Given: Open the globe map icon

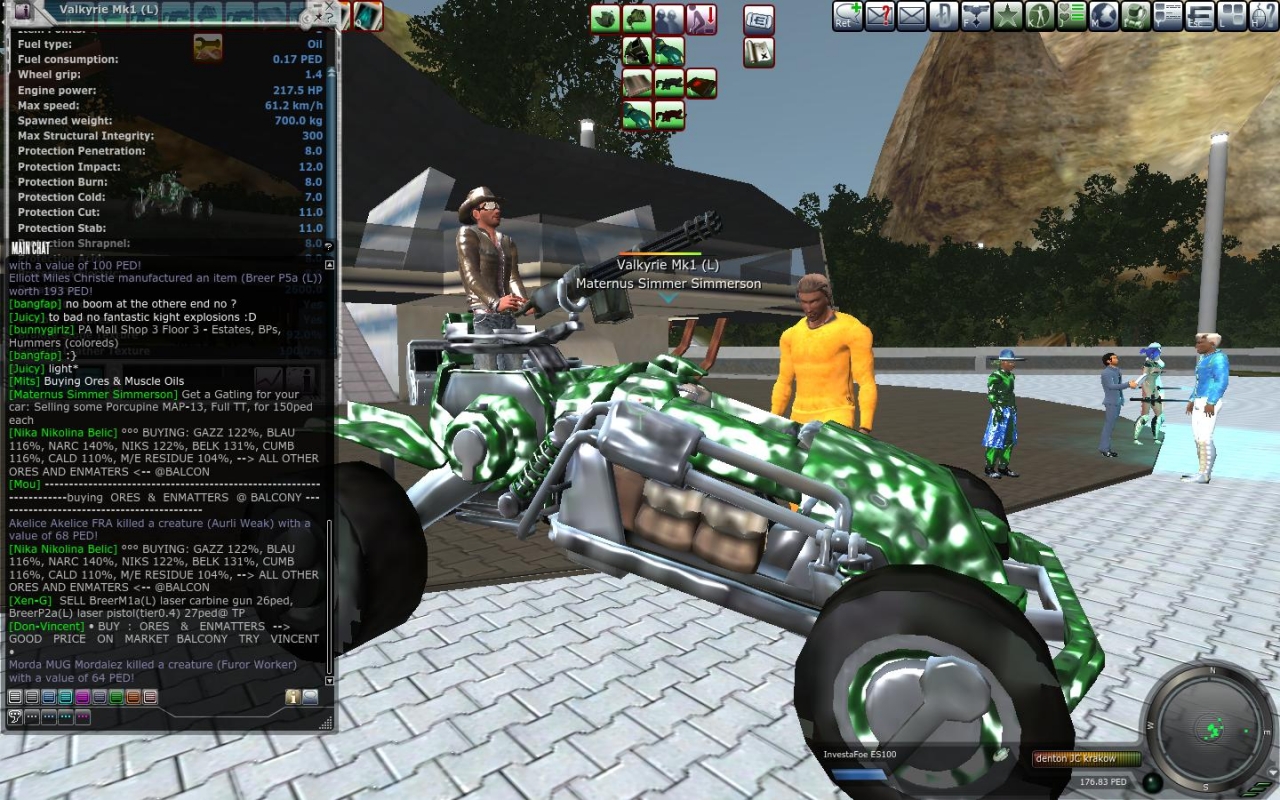Looking at the screenshot, I should click(x=1103, y=16).
